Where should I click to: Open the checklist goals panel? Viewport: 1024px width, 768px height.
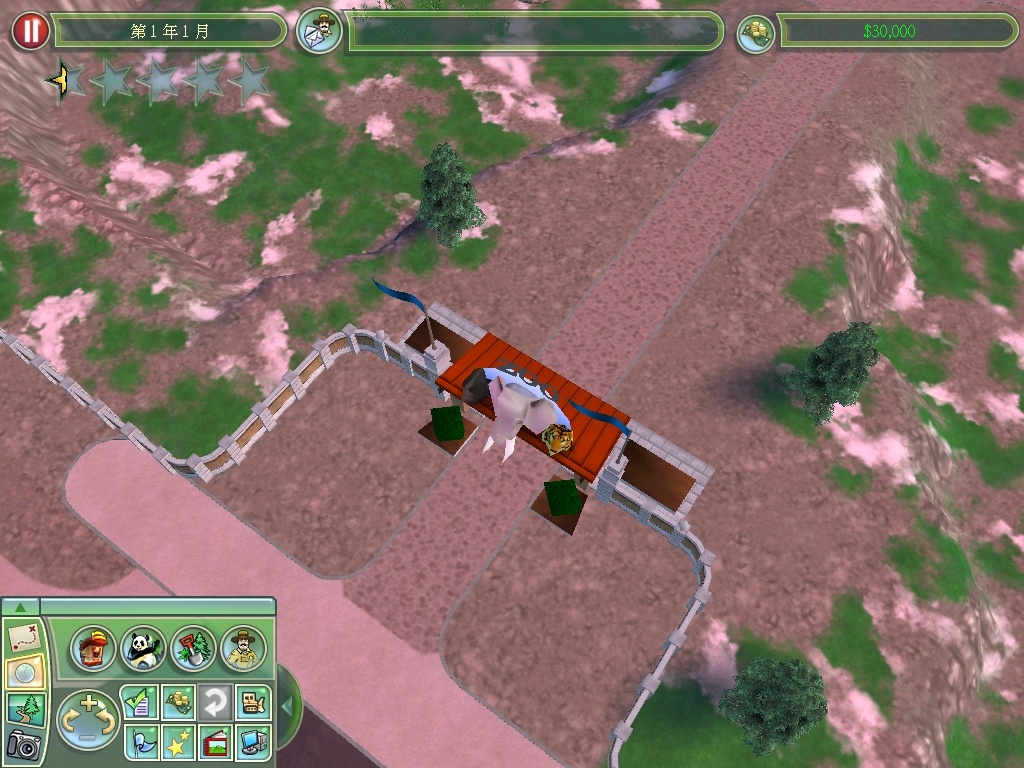139,702
